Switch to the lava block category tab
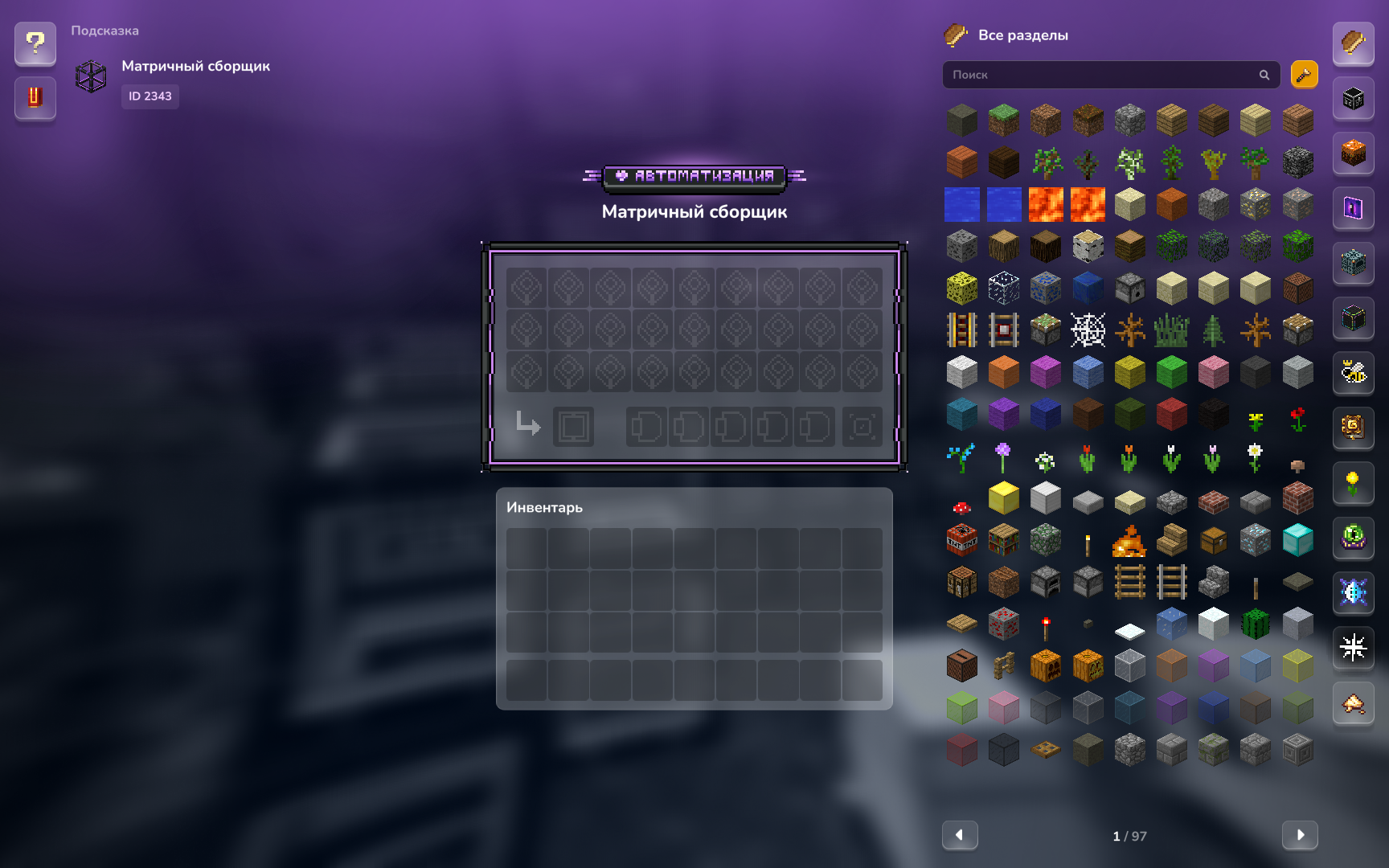1389x868 pixels. [1354, 153]
